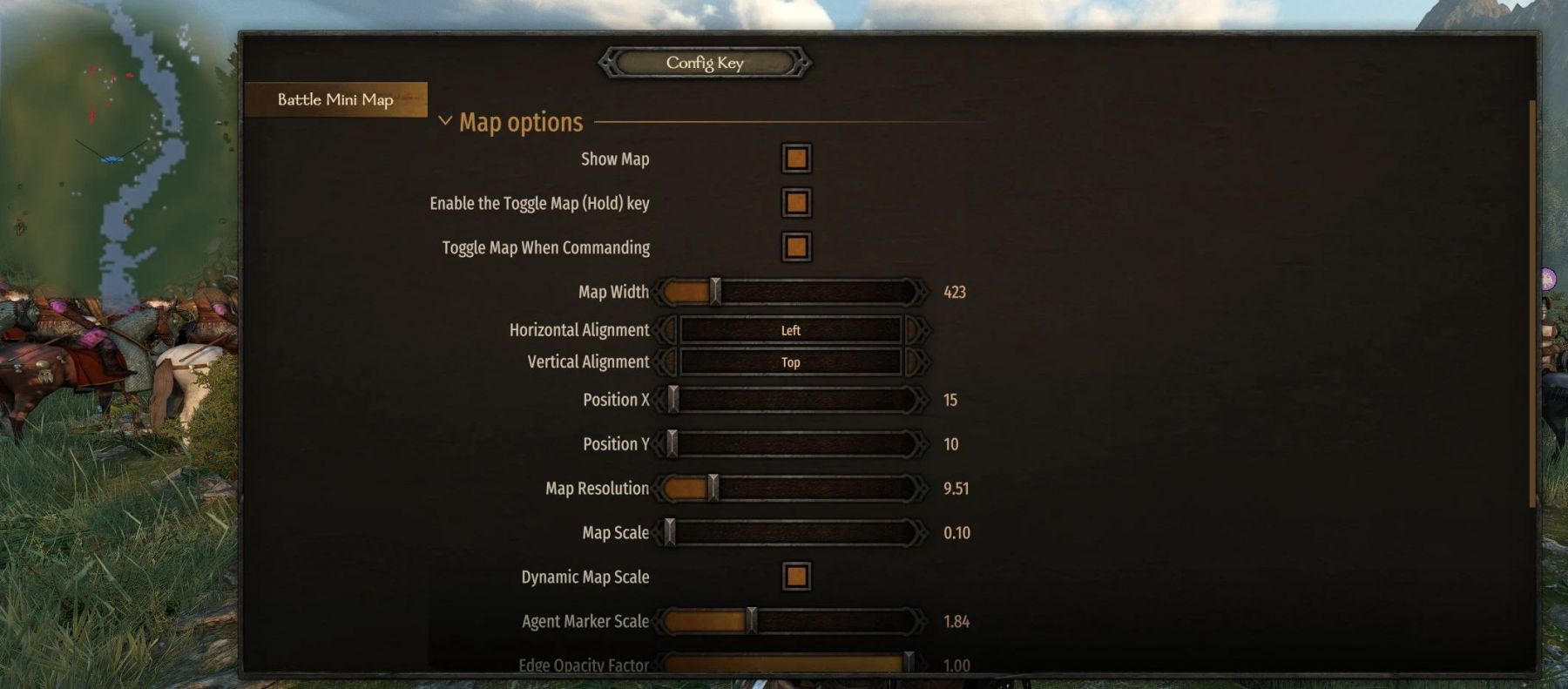Choose next Horizontal Alignment with right arrow
This screenshot has height=689, width=1568.
[x=915, y=330]
